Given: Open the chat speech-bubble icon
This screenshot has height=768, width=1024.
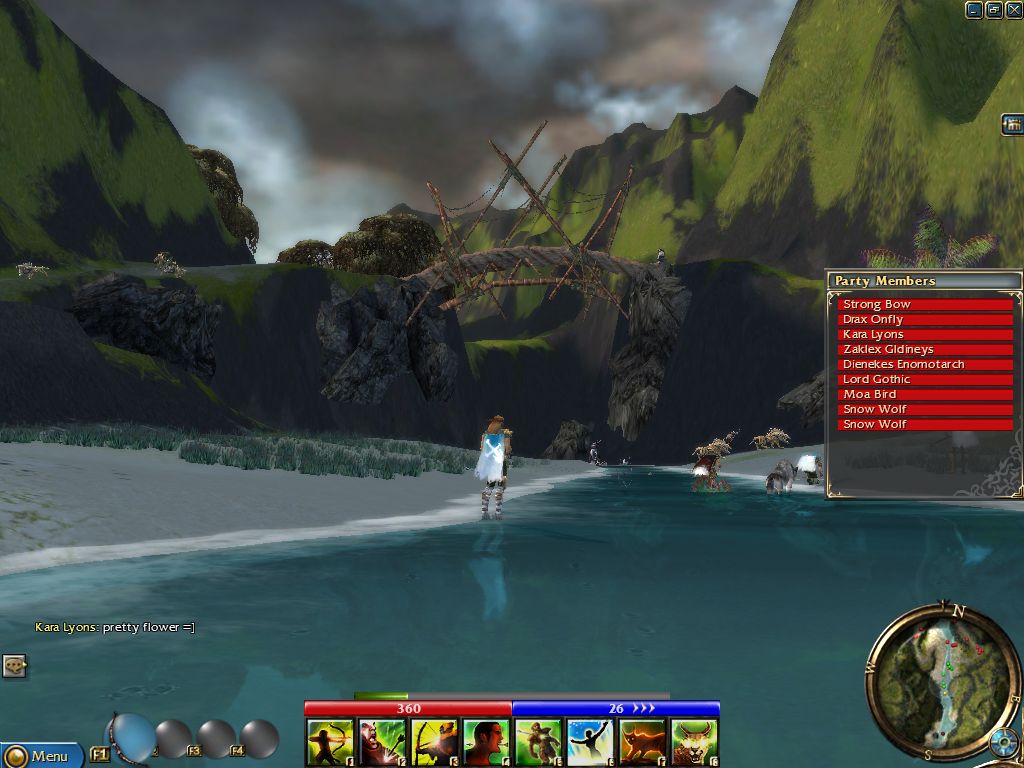Looking at the screenshot, I should (14, 665).
